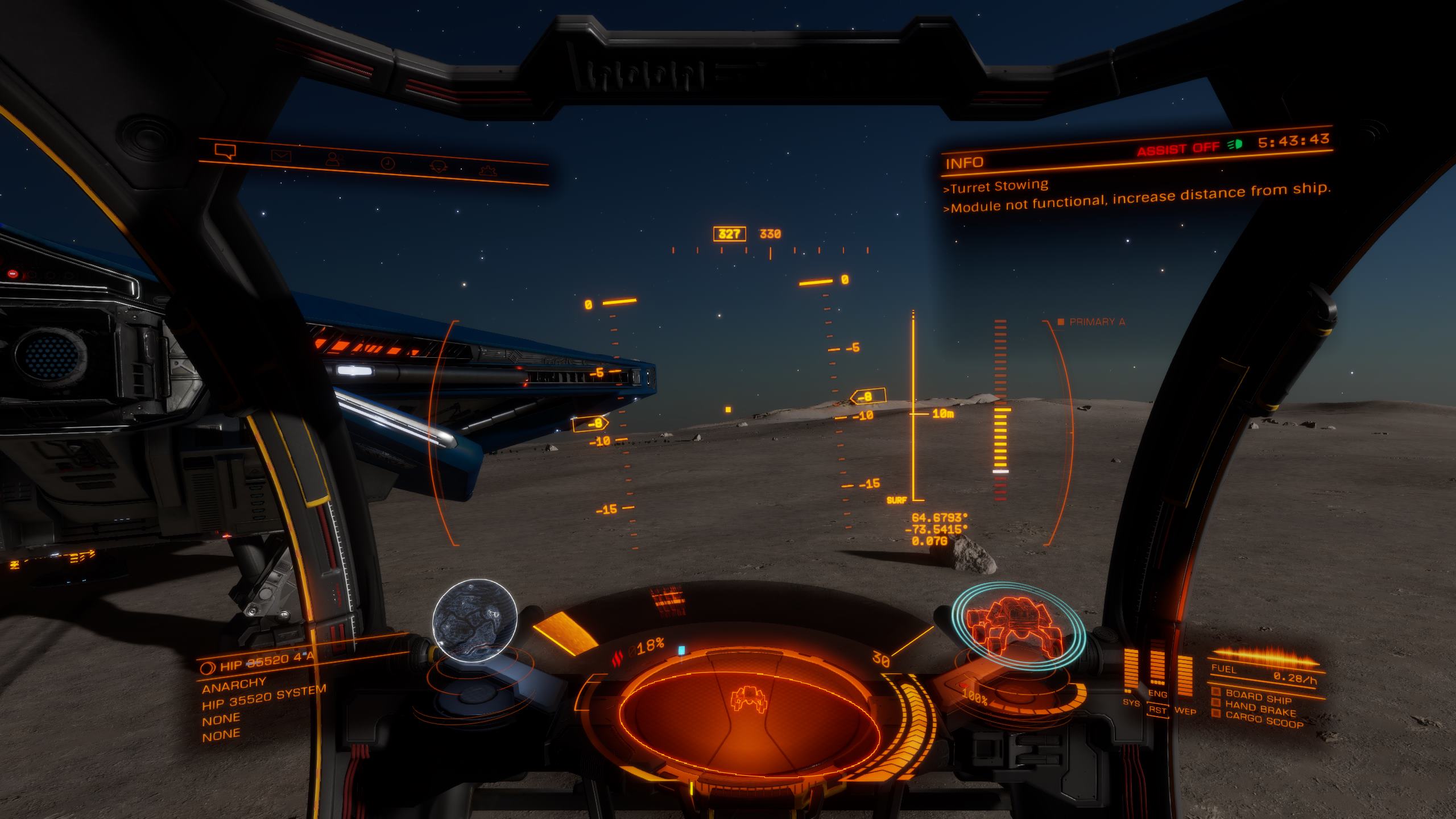
Task: Click the central radar scanner disc
Action: 748,711
